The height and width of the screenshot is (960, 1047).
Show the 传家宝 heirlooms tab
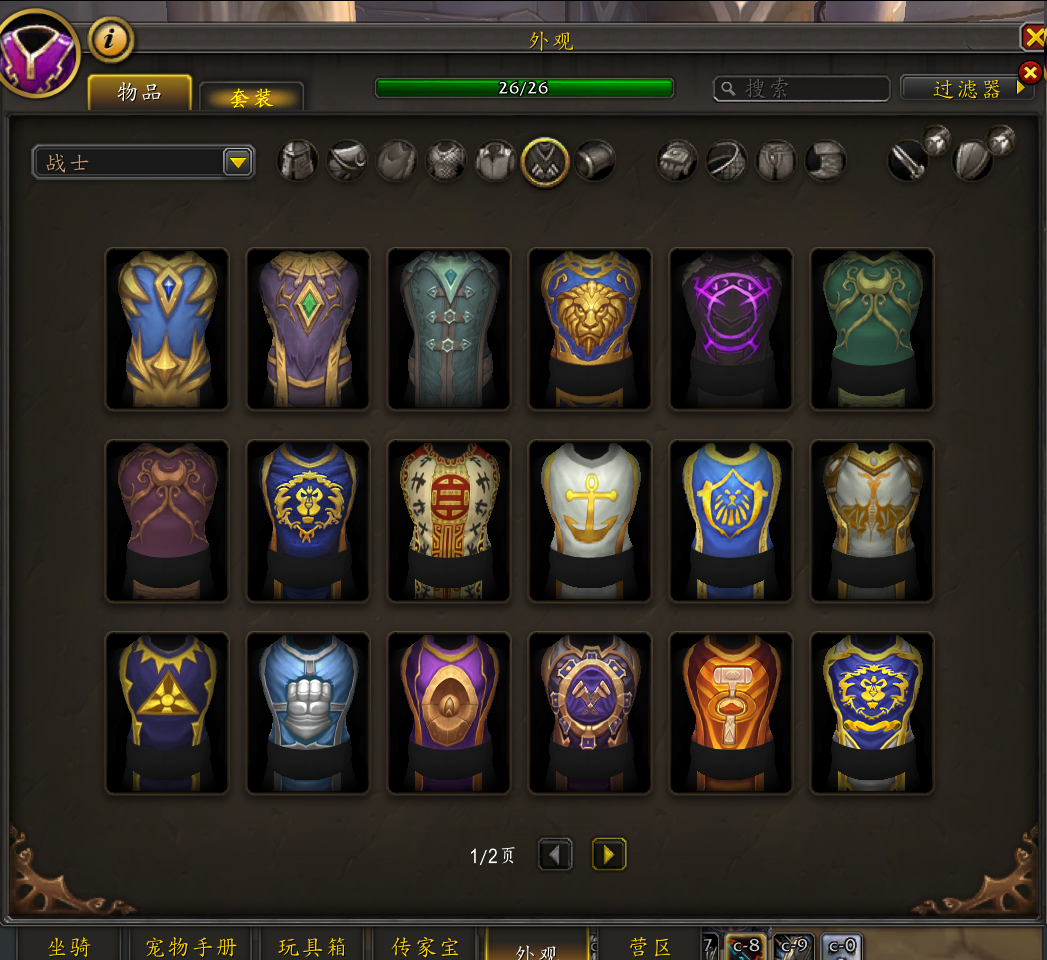point(426,946)
